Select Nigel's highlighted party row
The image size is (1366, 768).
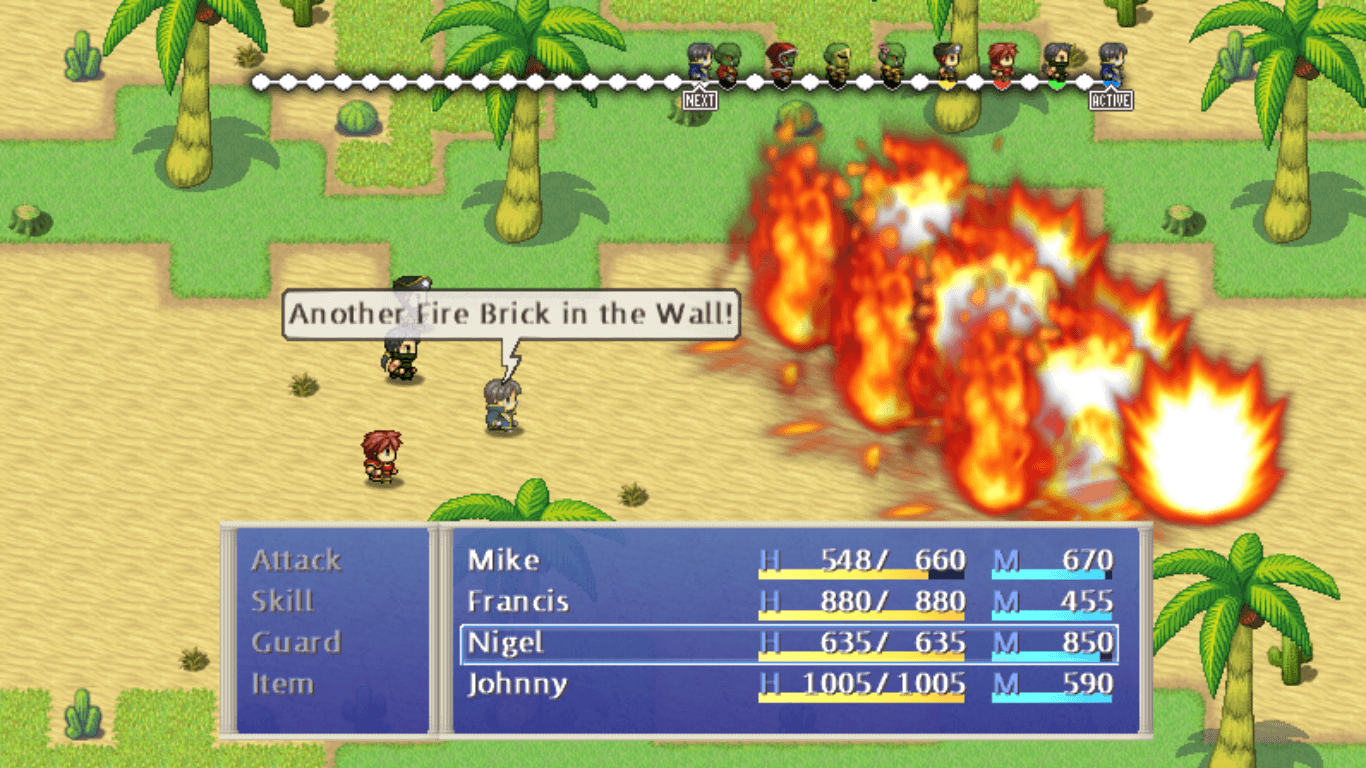coord(790,643)
